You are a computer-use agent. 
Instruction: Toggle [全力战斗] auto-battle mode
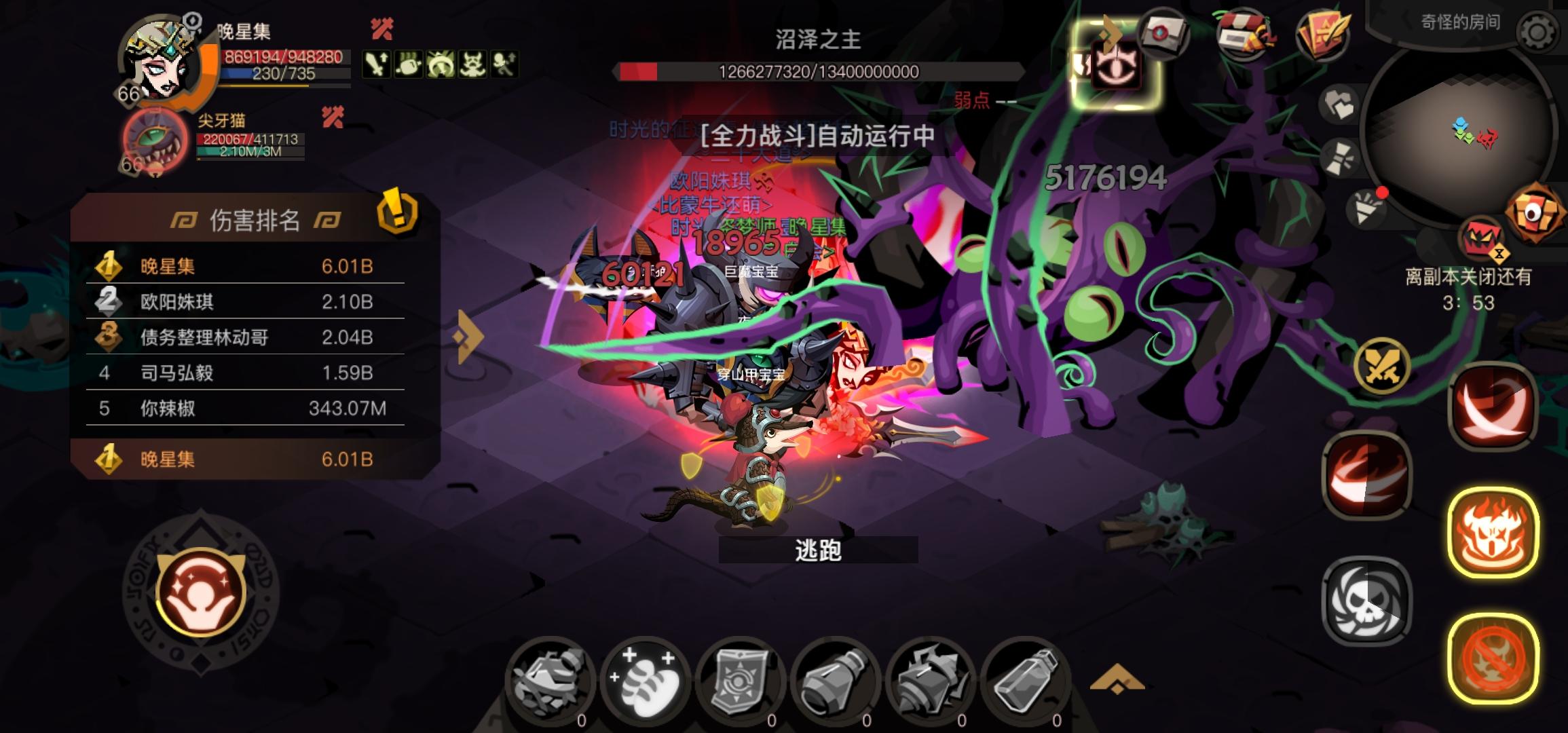click(815, 136)
